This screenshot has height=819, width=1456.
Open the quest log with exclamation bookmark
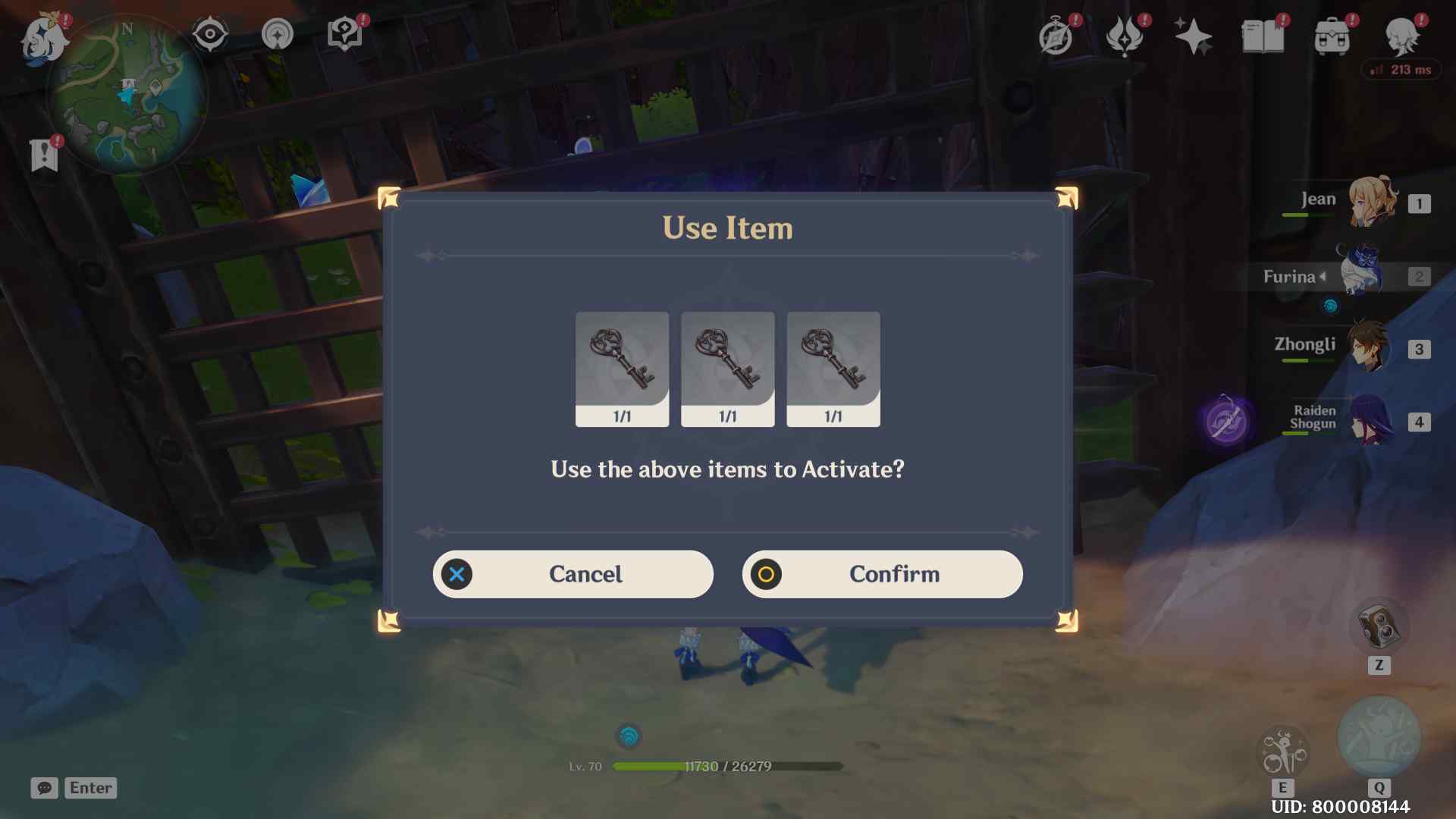coord(44,155)
